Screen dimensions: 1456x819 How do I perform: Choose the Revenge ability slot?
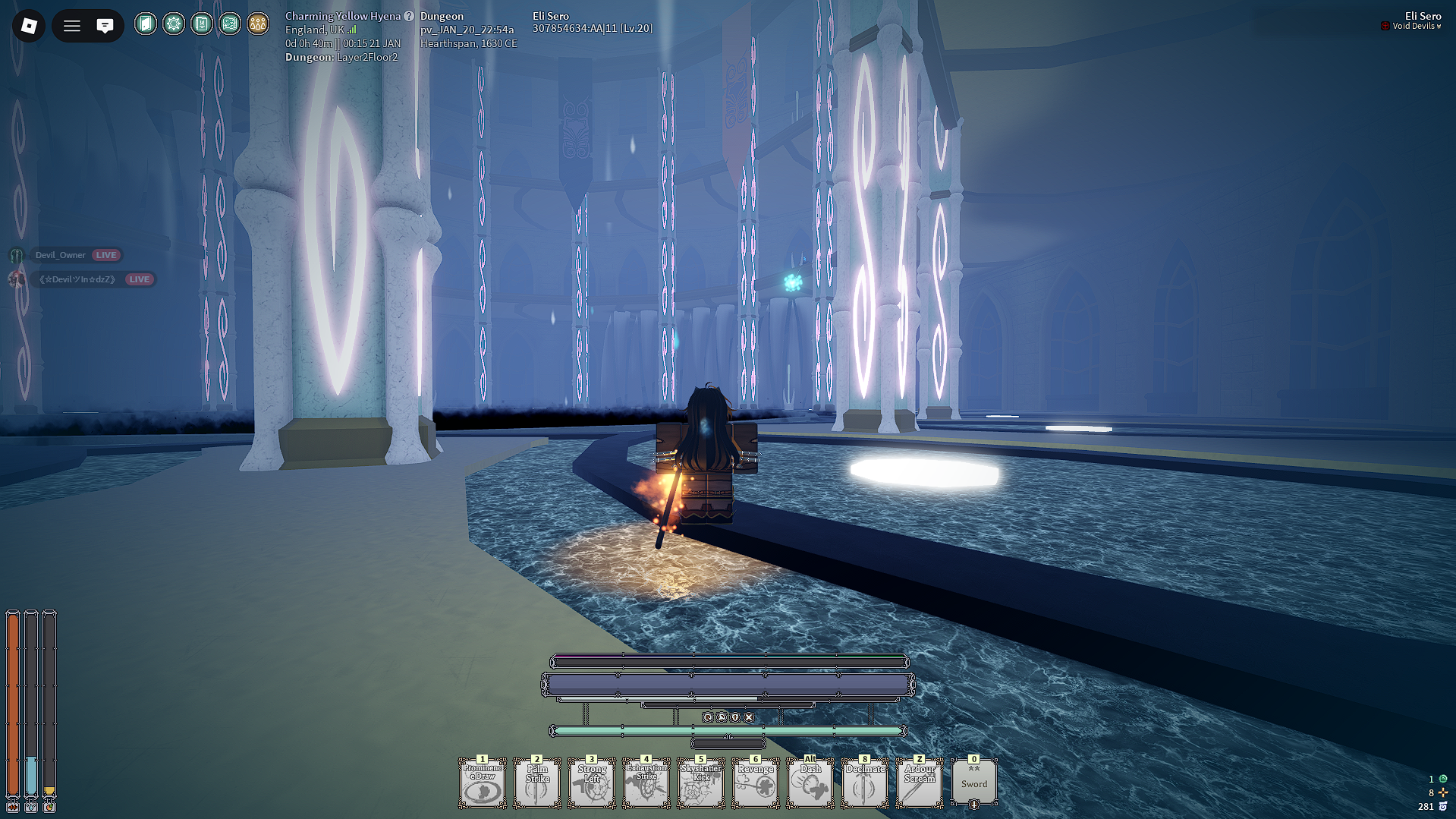pos(756,783)
